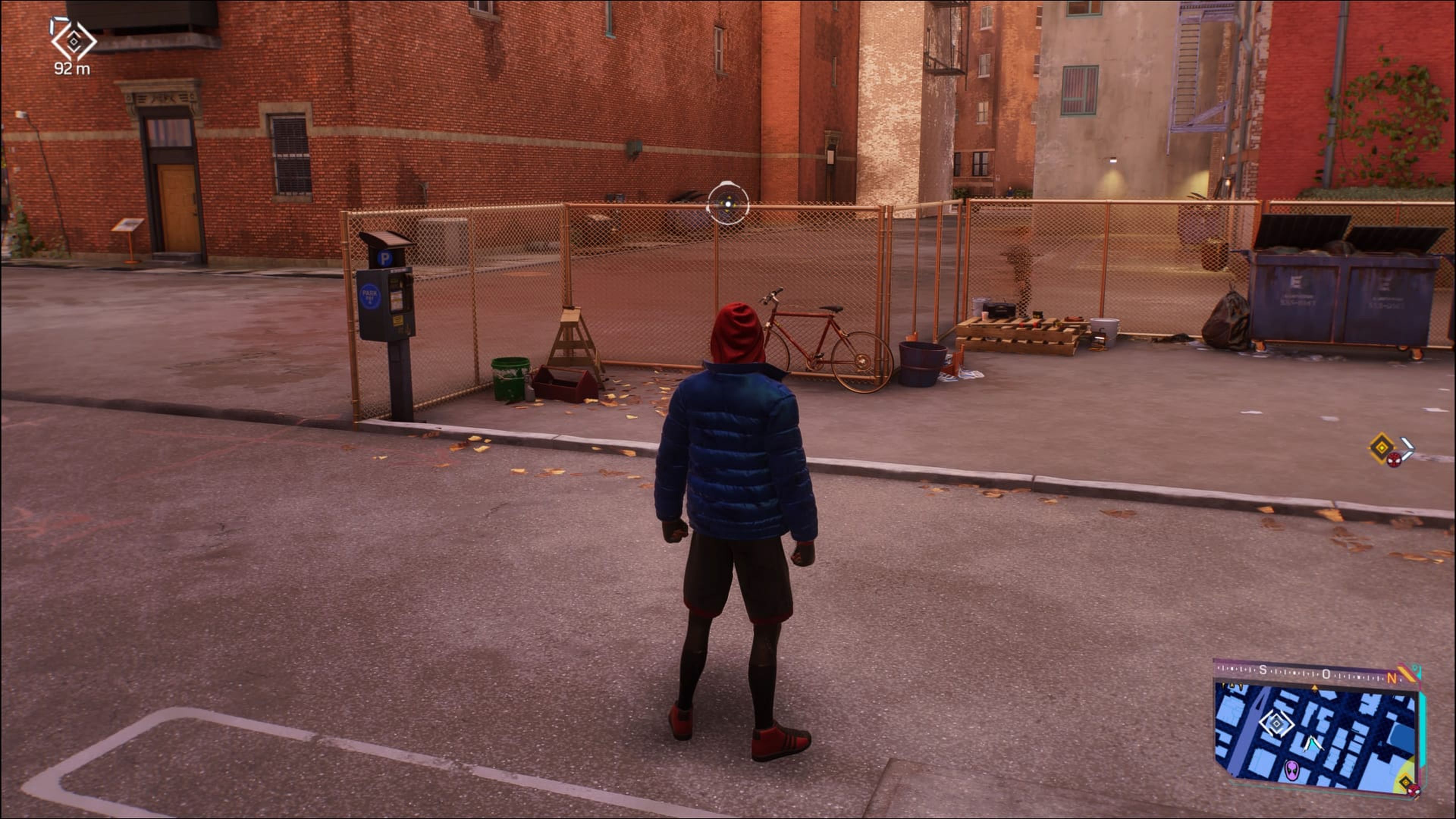Select the O letter on the compass bar
Viewport: 1456px width, 819px height.
pos(1327,673)
